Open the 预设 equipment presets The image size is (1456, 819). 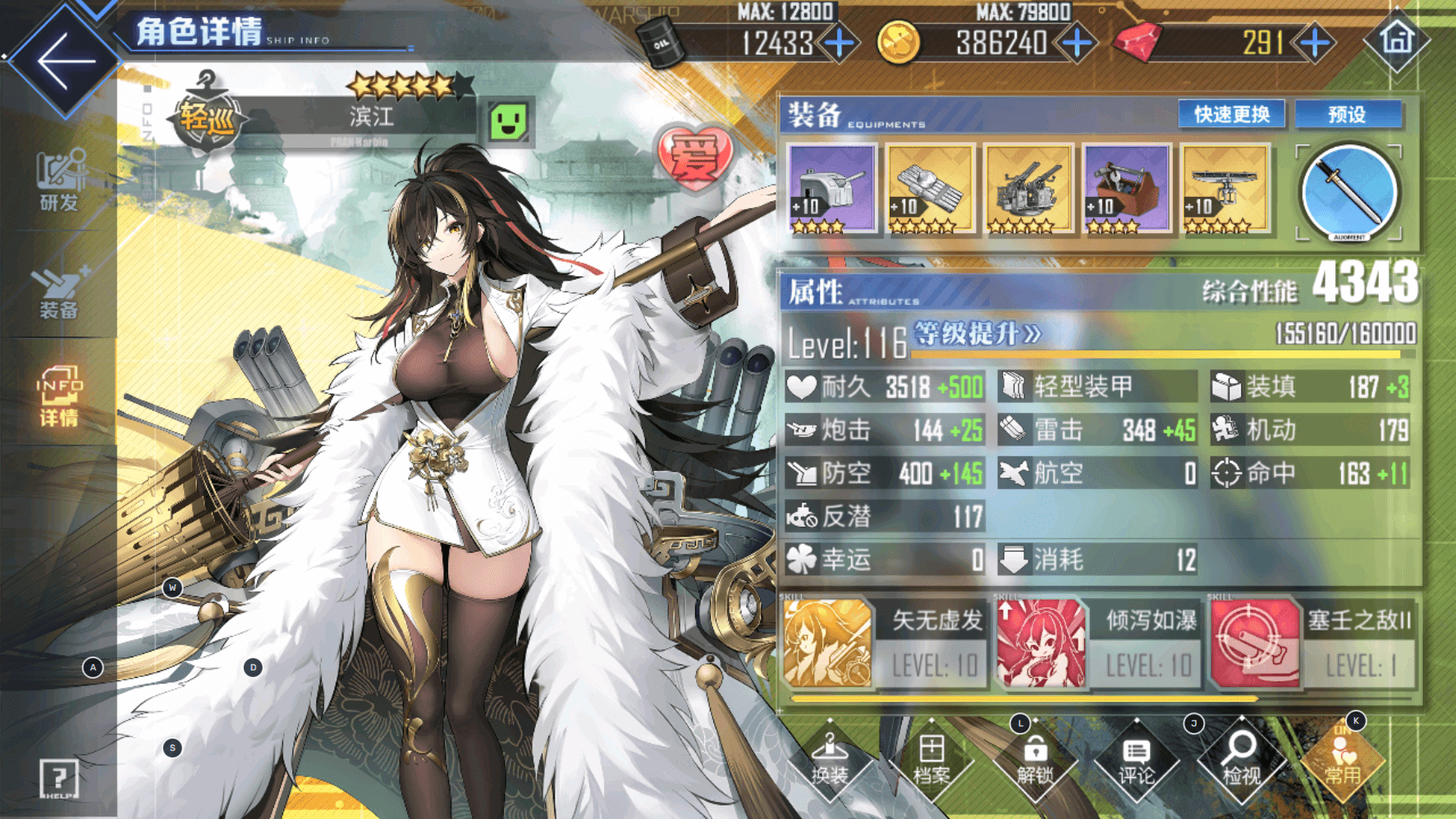click(x=1348, y=114)
